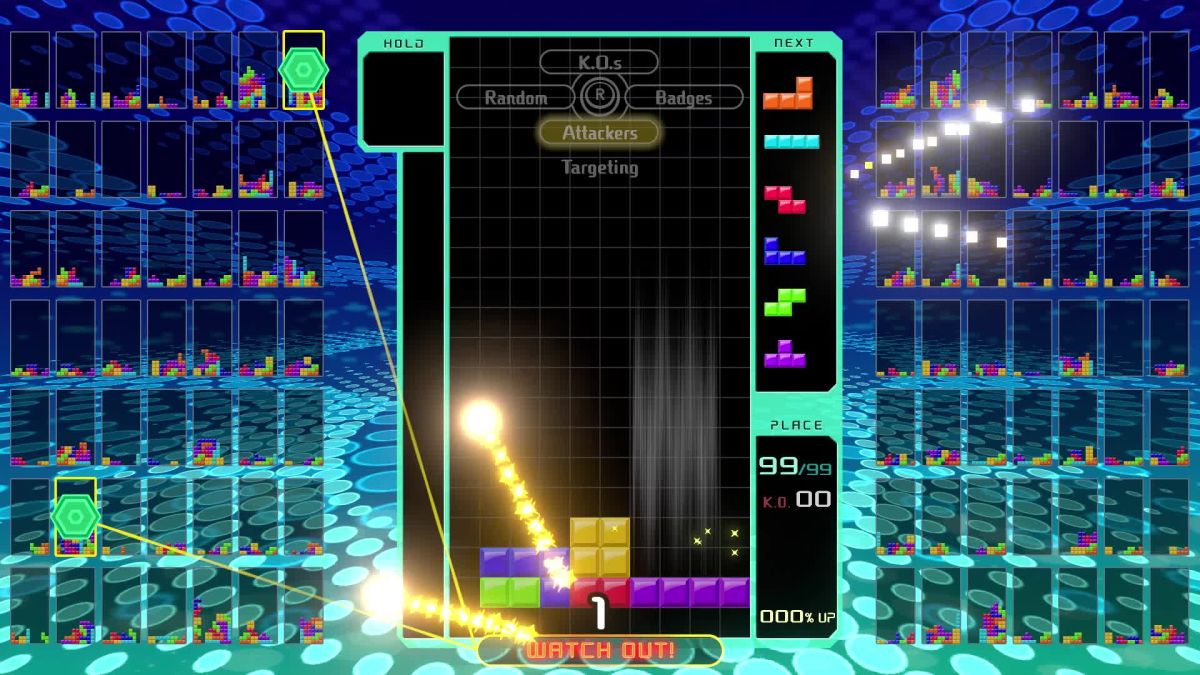Viewport: 1200px width, 675px height.
Task: Click the top green hexagon attacker board
Action: tap(303, 69)
